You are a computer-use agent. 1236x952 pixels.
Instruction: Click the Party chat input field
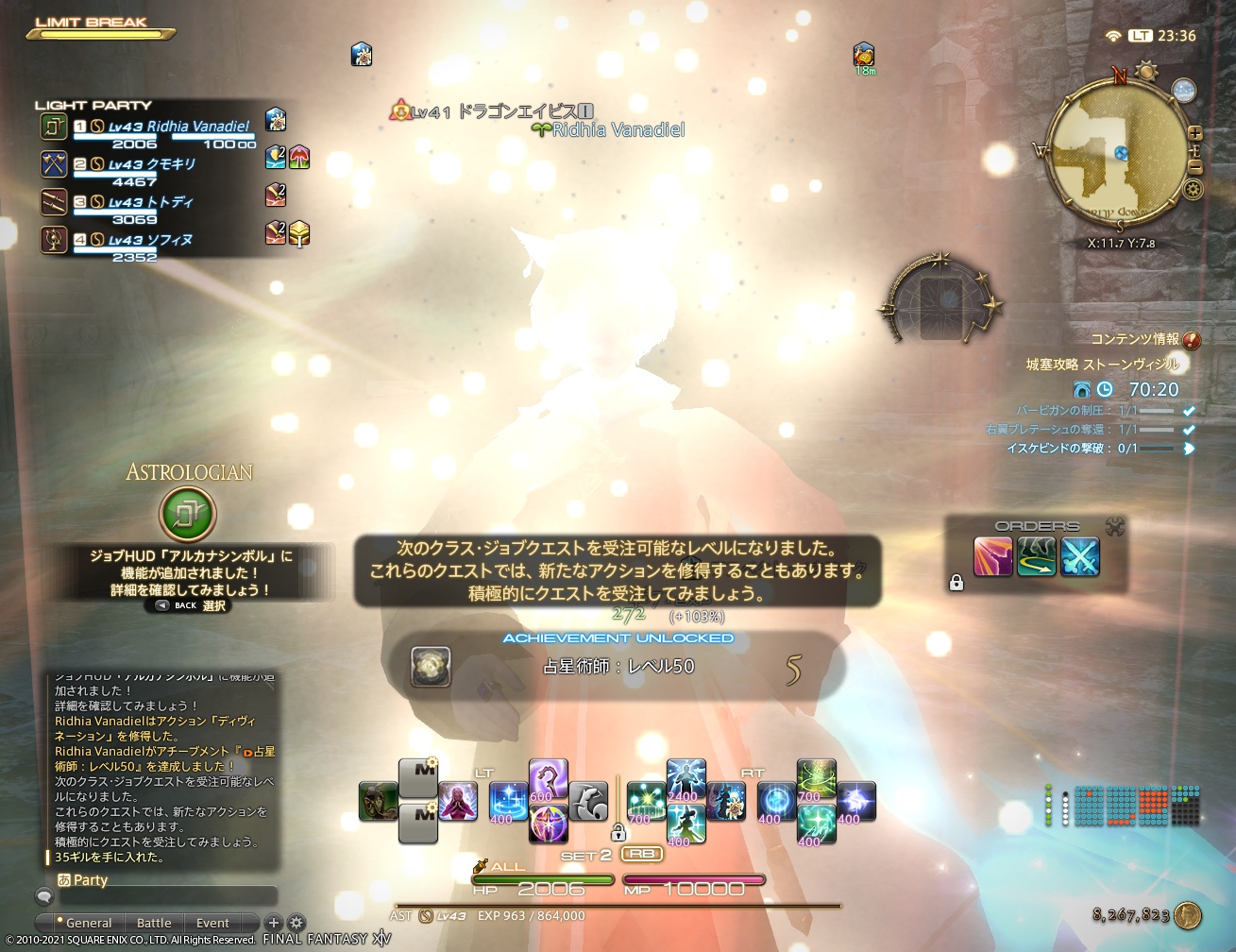[x=170, y=896]
